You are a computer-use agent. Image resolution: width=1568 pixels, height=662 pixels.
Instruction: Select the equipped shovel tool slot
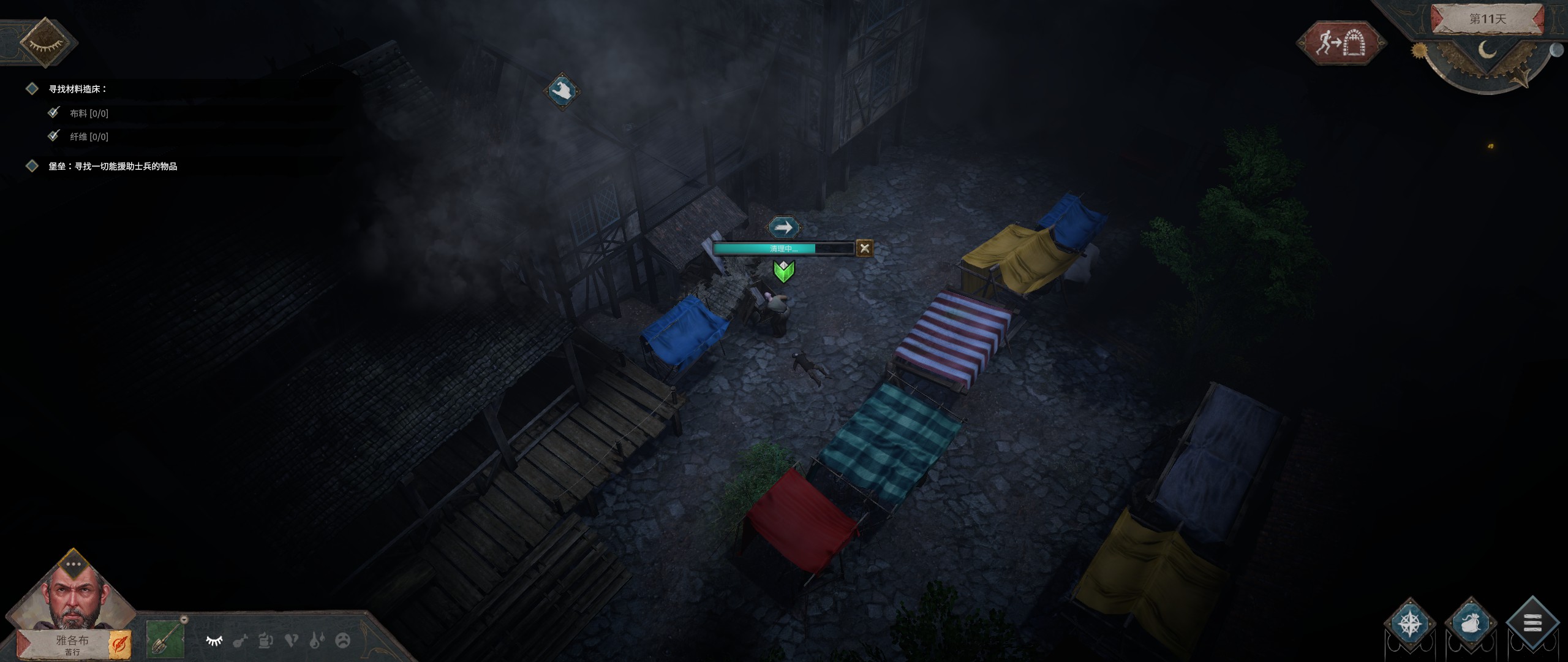click(x=165, y=639)
